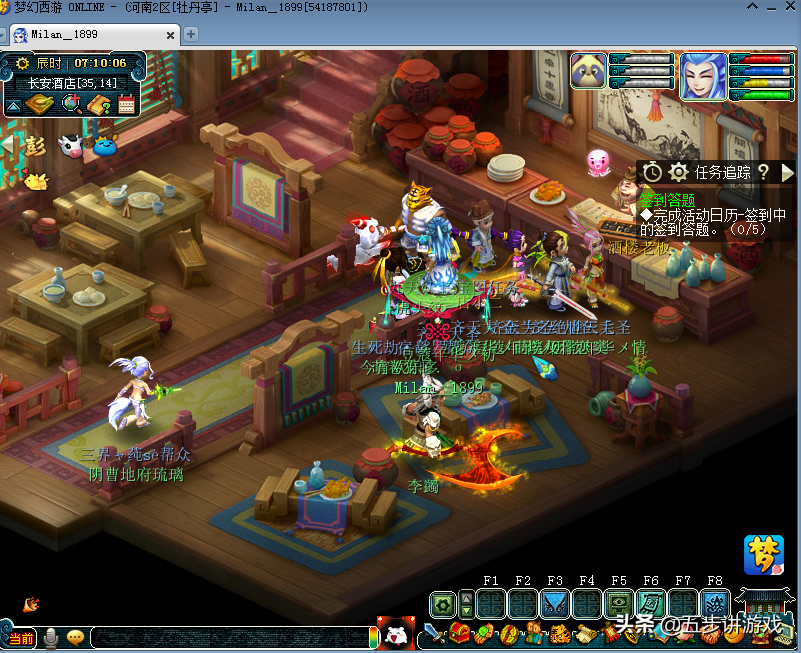801x653 pixels.
Task: Open the quest tracker gear settings
Action: [678, 172]
